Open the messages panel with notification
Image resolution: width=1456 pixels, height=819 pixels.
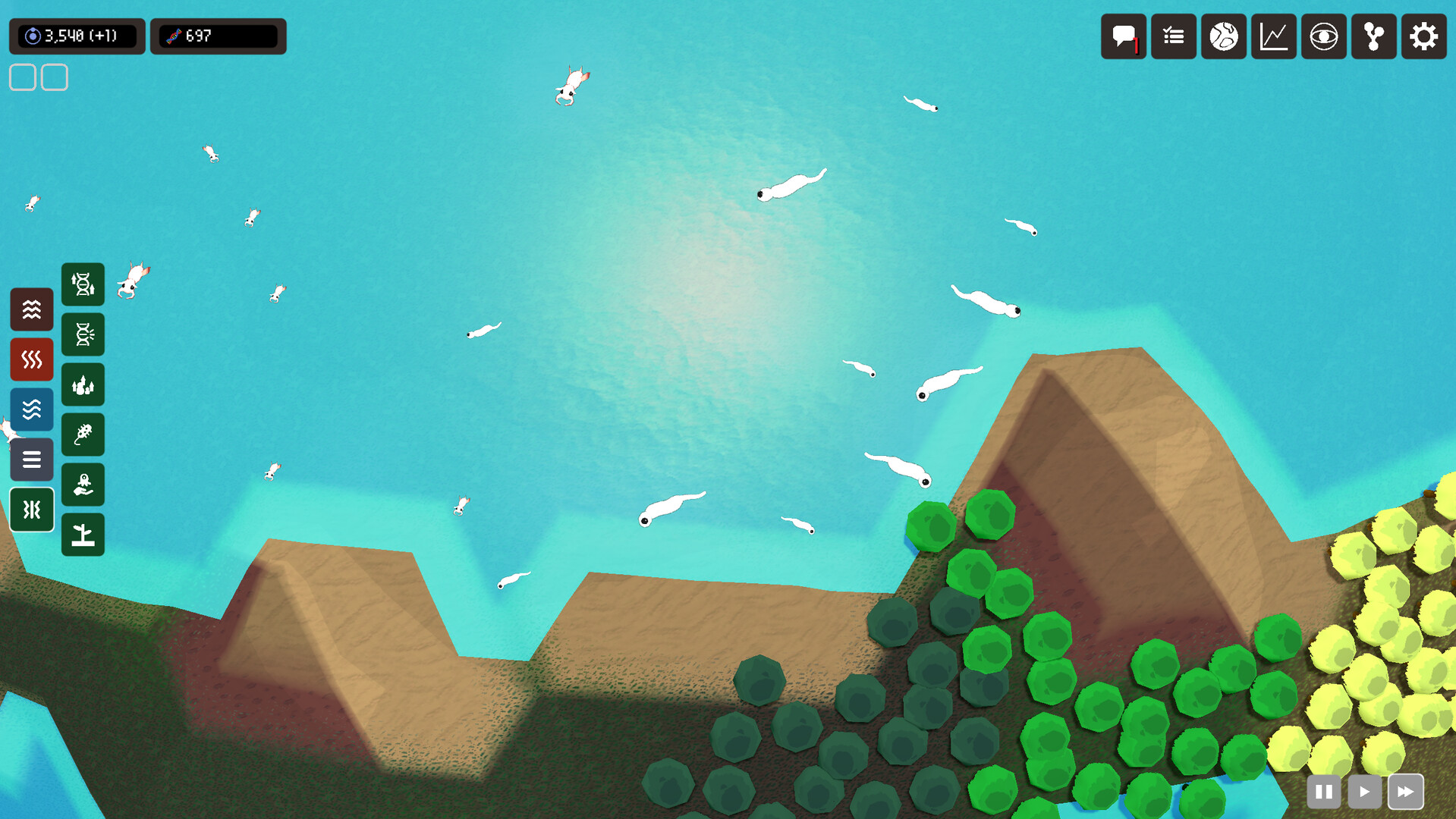click(1124, 36)
